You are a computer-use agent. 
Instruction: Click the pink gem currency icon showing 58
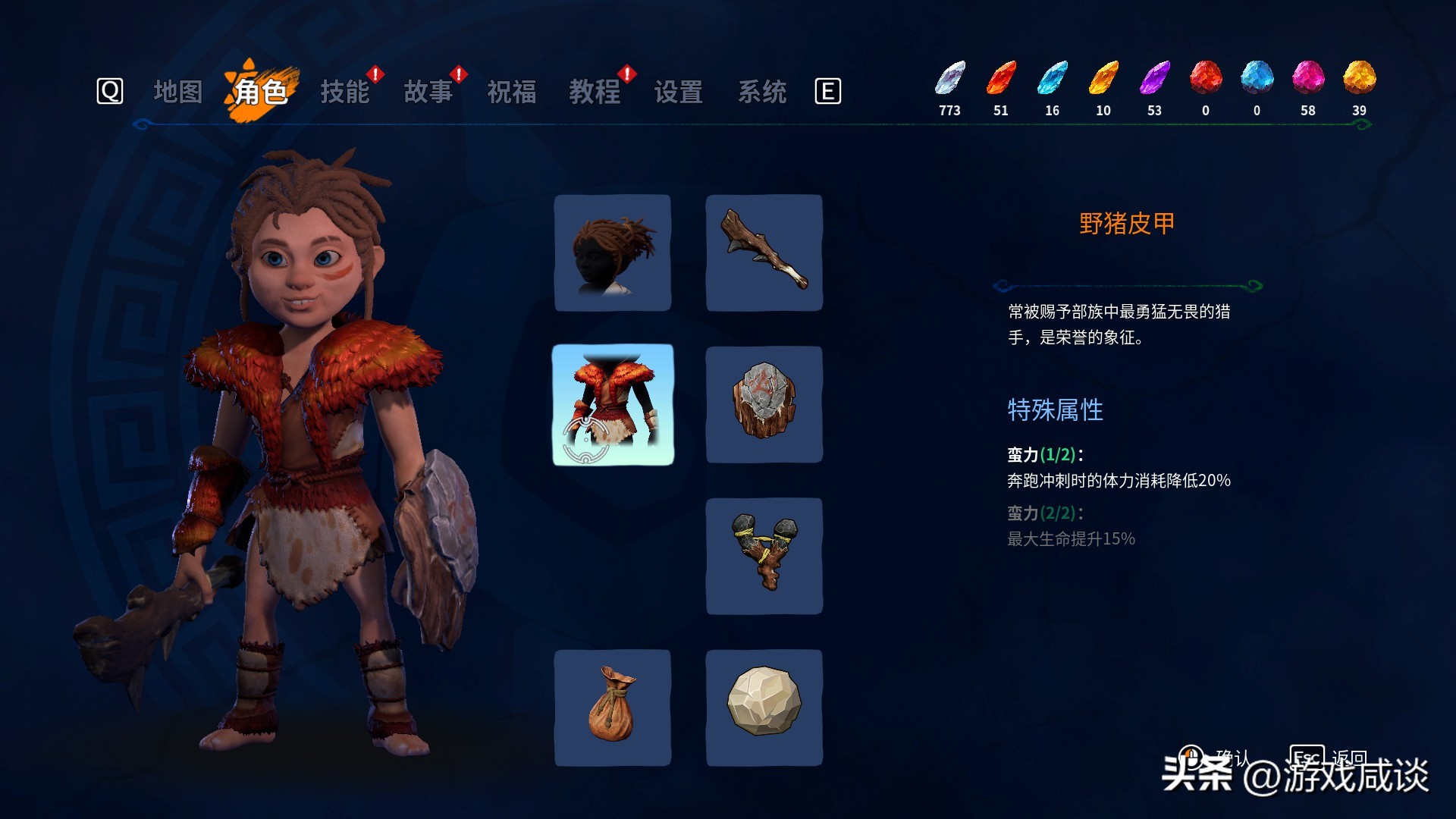tap(1308, 80)
